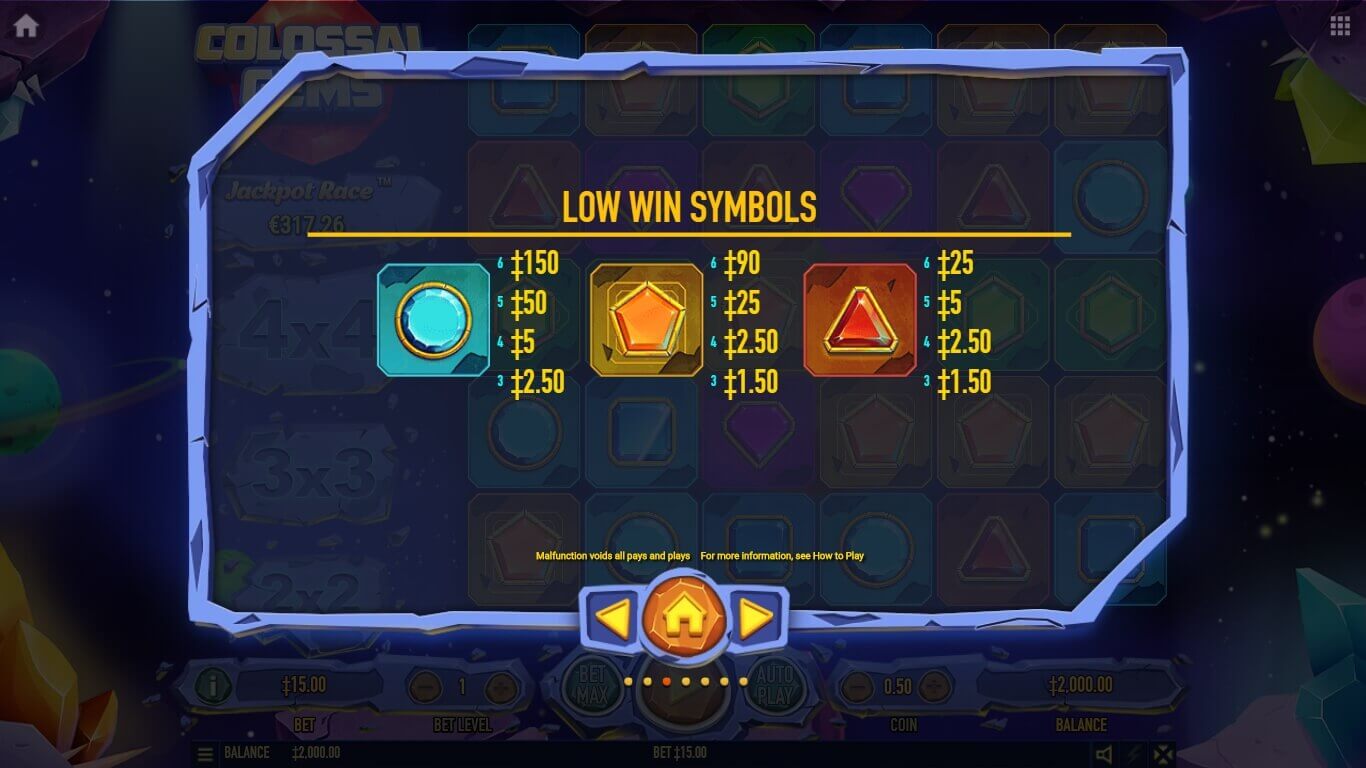Start Auto Play

pos(774,686)
